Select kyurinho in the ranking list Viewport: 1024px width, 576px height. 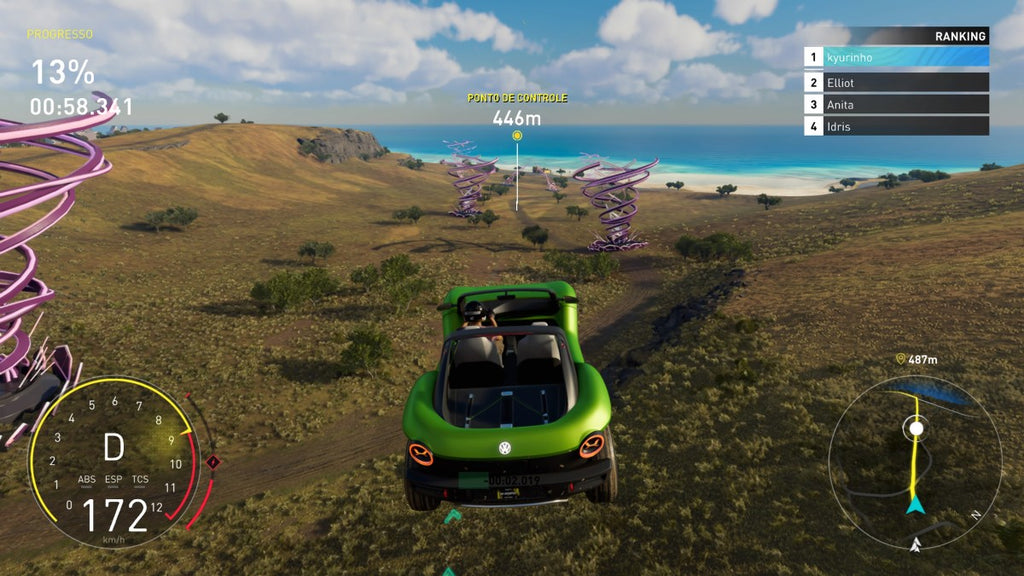coord(896,57)
